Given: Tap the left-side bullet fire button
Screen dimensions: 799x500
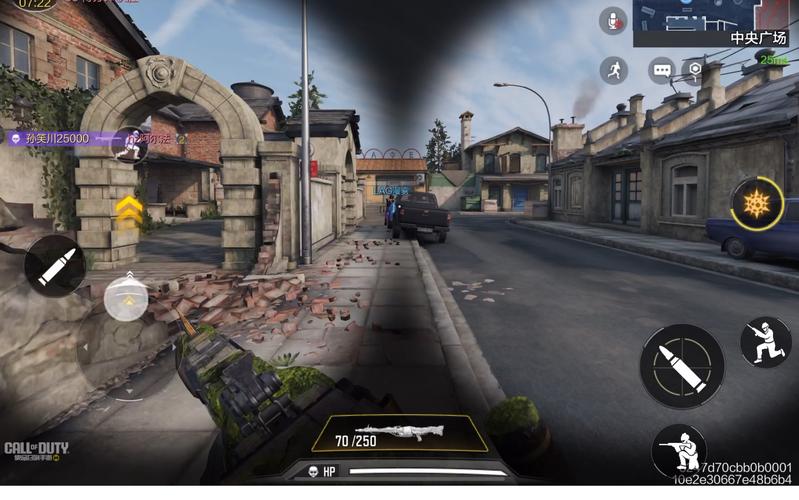Looking at the screenshot, I should click(54, 267).
